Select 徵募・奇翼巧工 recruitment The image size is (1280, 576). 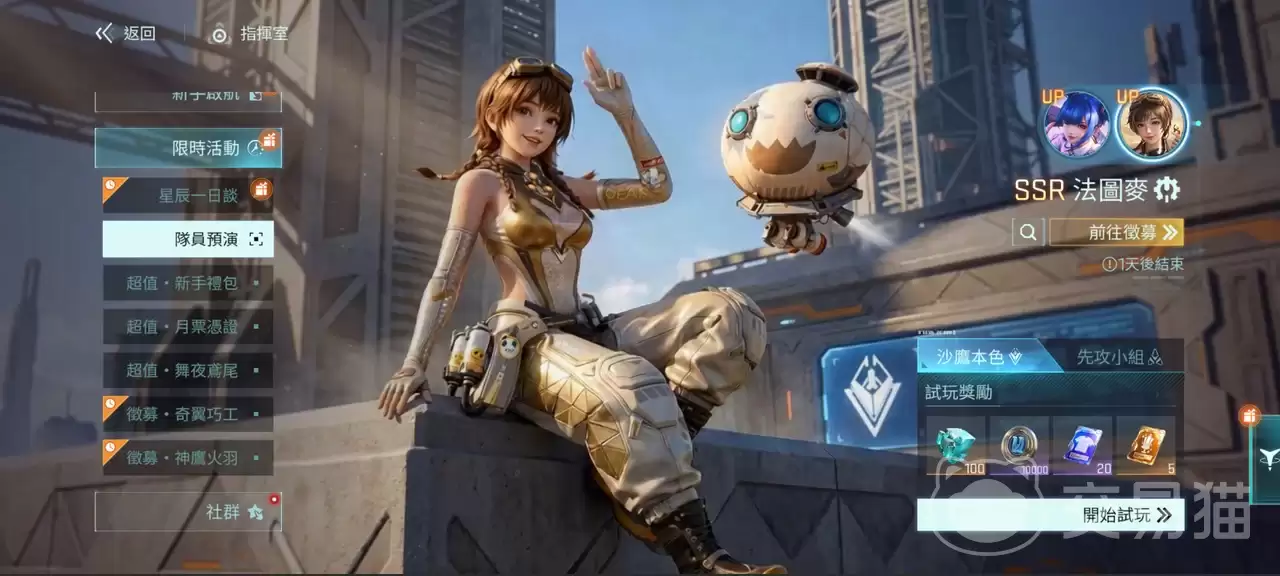pos(188,414)
